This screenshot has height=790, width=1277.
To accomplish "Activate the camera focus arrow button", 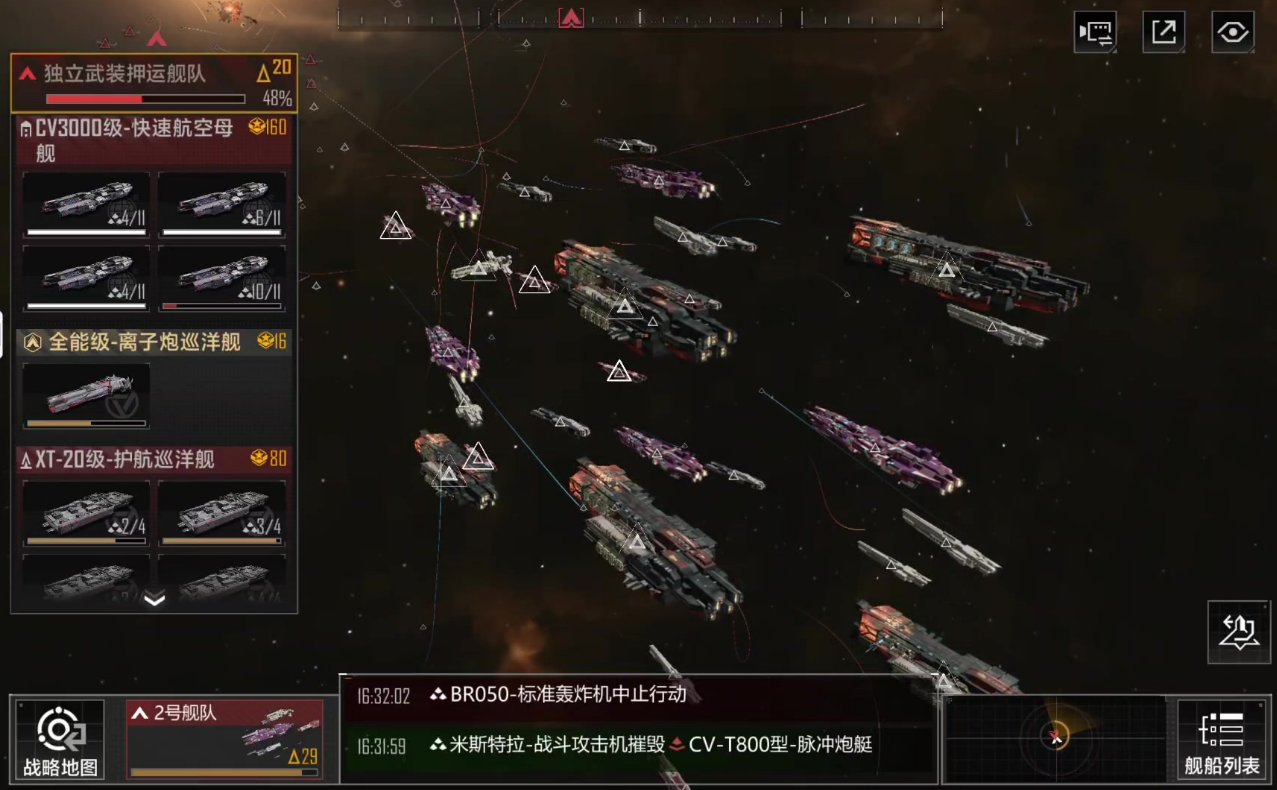I will point(1238,631).
